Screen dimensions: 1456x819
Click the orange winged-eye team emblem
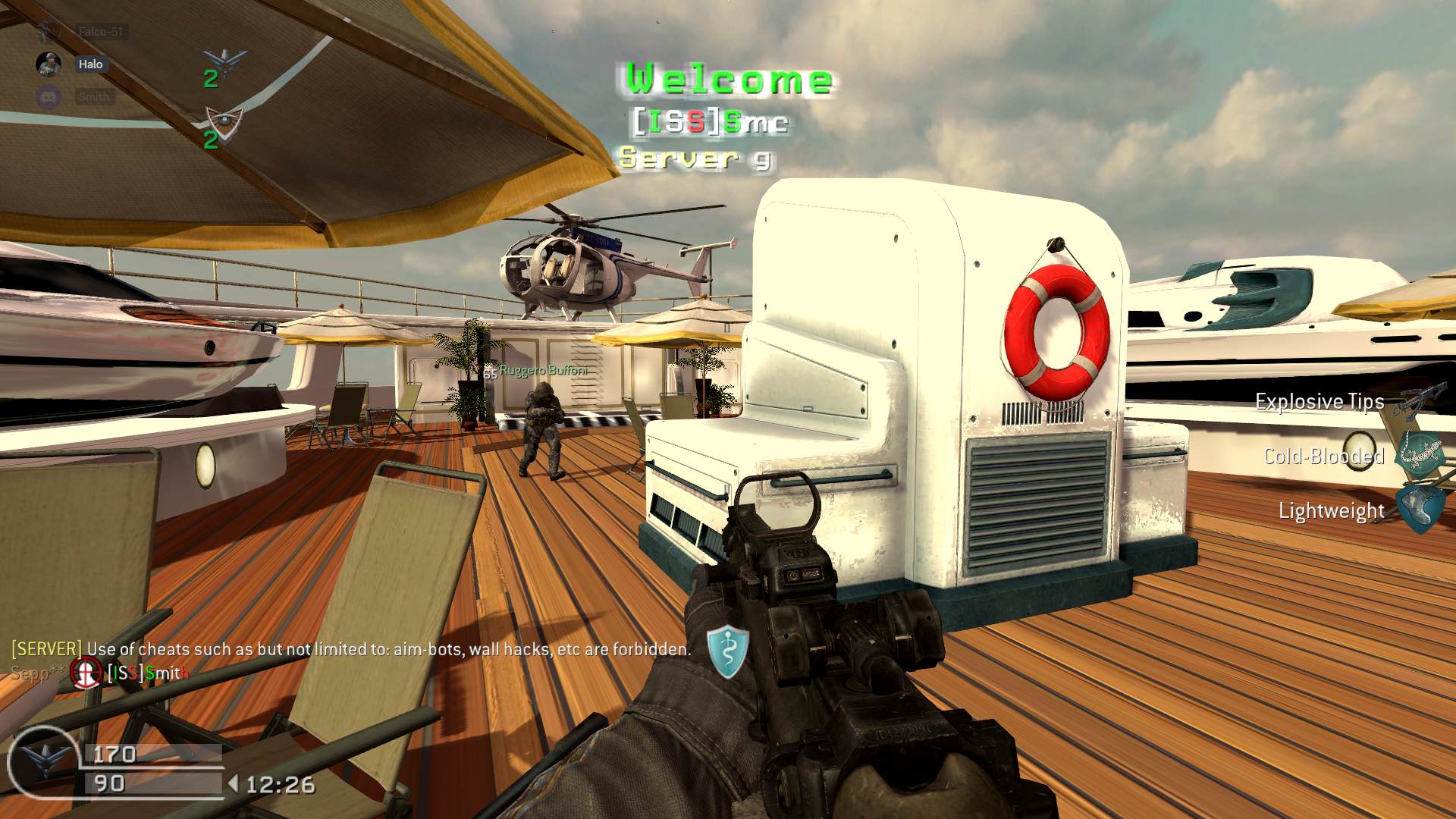click(224, 121)
